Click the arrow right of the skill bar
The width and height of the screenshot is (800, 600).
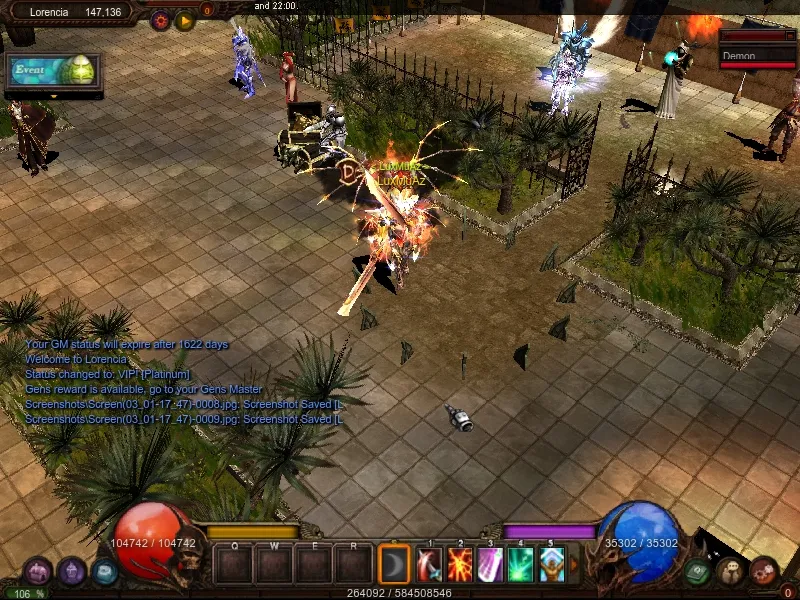(x=573, y=565)
